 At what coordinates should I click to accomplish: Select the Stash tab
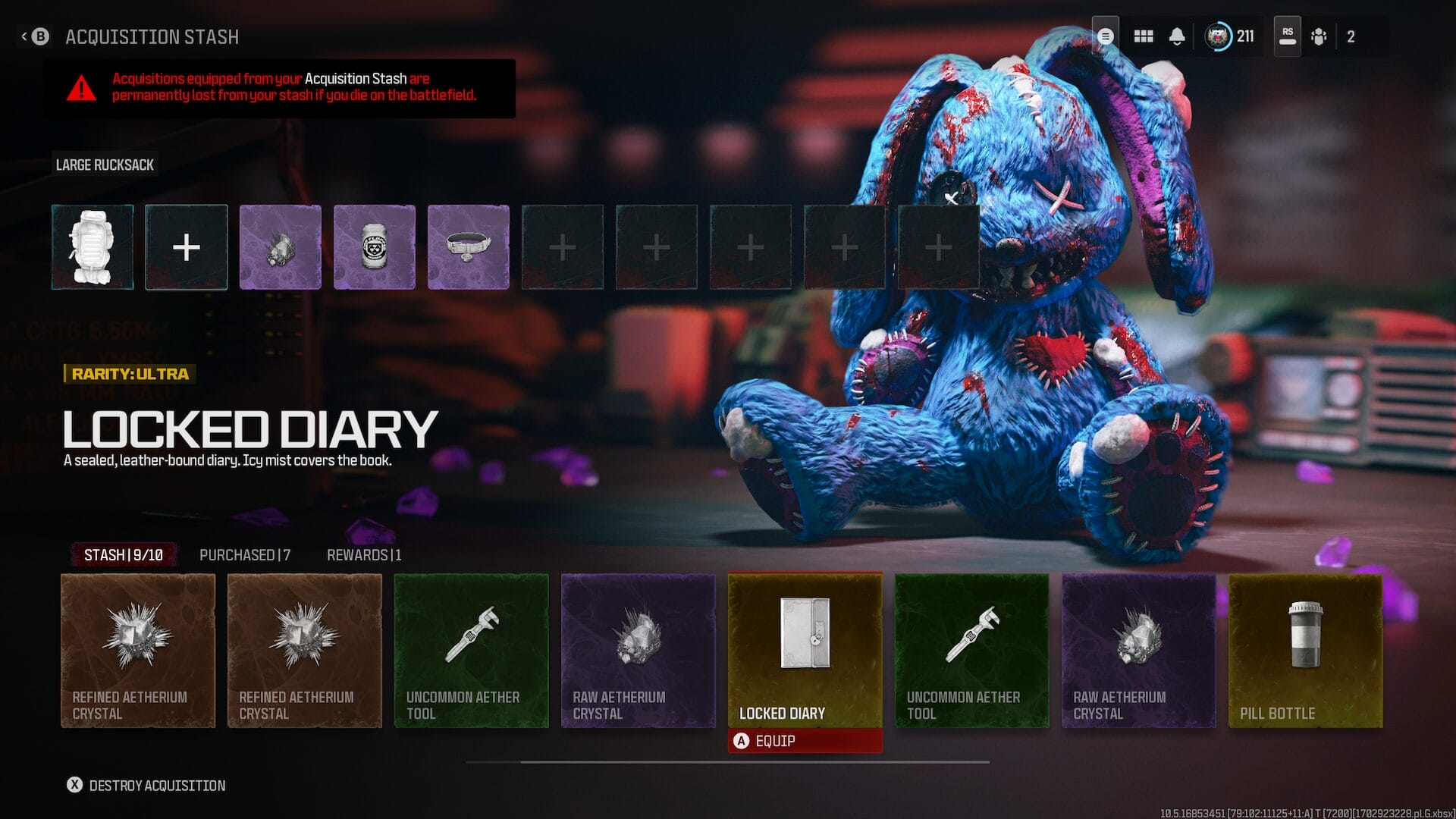(123, 555)
